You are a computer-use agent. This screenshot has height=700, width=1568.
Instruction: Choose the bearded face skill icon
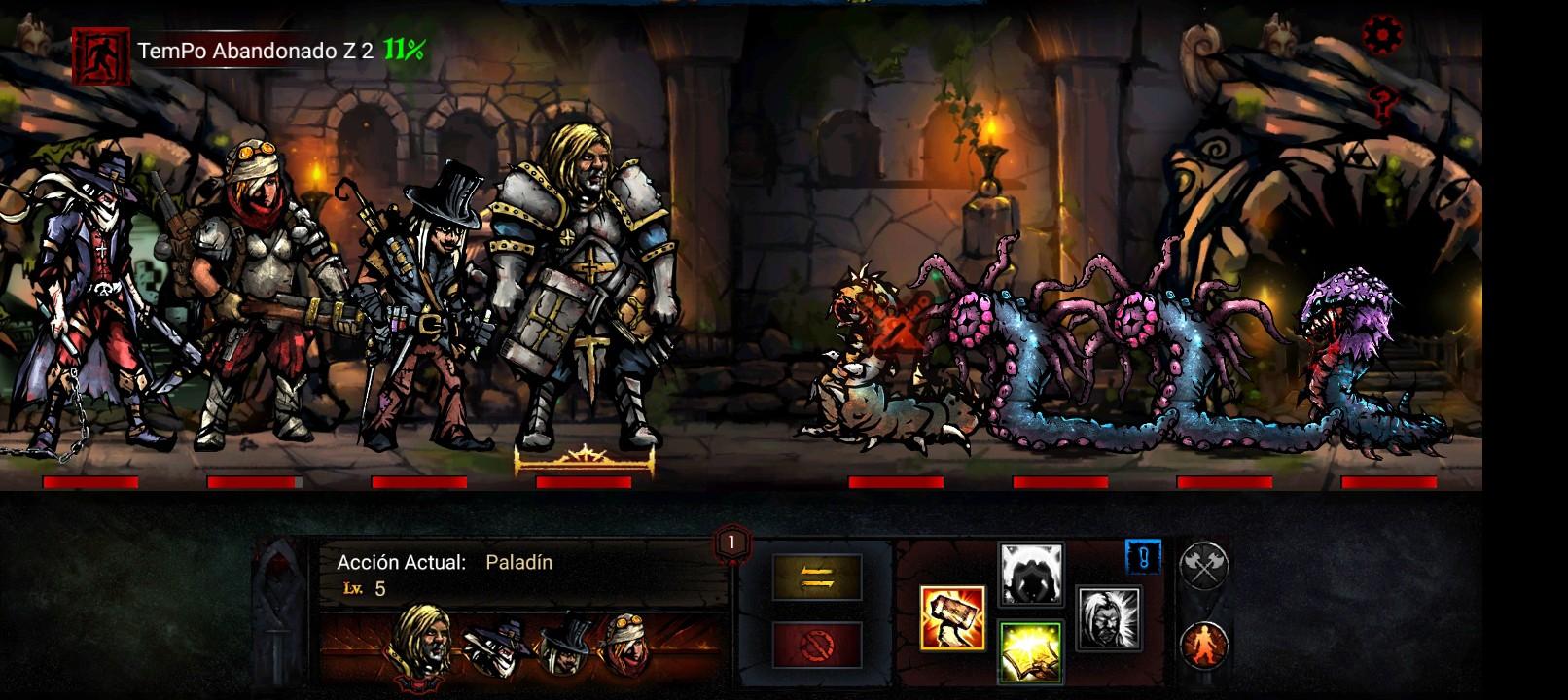1109,619
